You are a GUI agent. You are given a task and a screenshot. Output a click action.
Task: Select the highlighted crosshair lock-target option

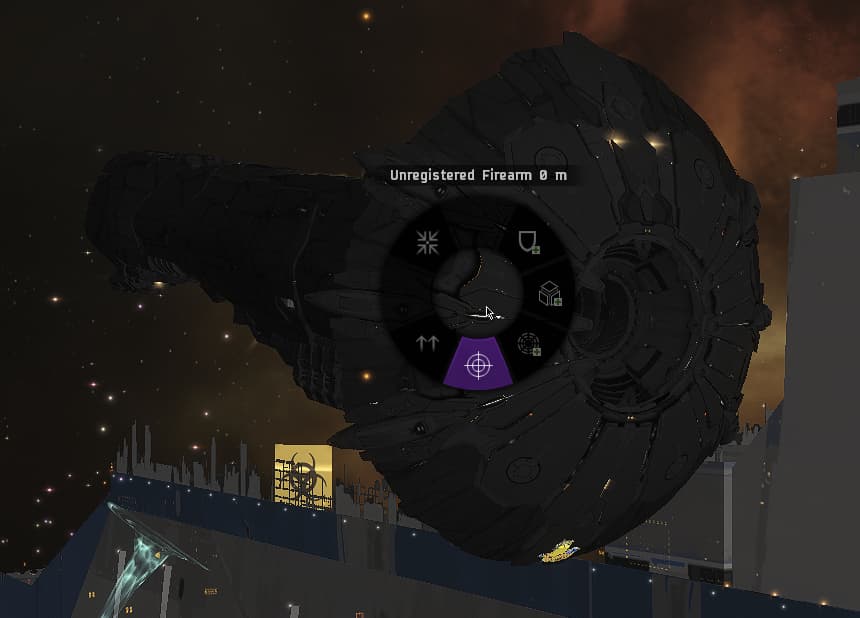[x=479, y=366]
